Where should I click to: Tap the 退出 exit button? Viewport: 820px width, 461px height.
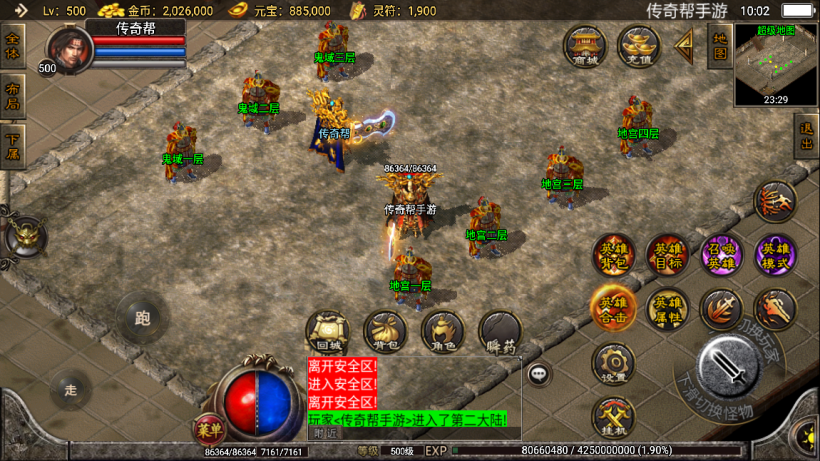pos(806,135)
